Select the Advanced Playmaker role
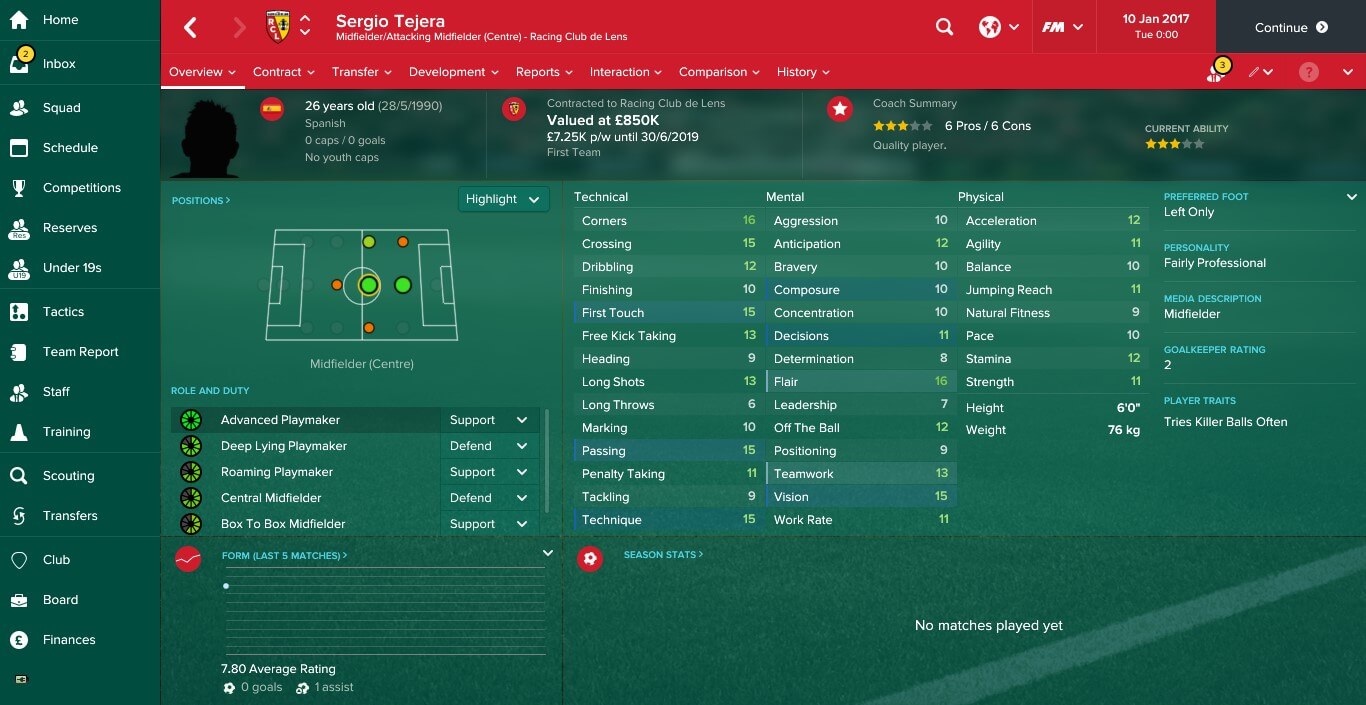 (x=280, y=420)
